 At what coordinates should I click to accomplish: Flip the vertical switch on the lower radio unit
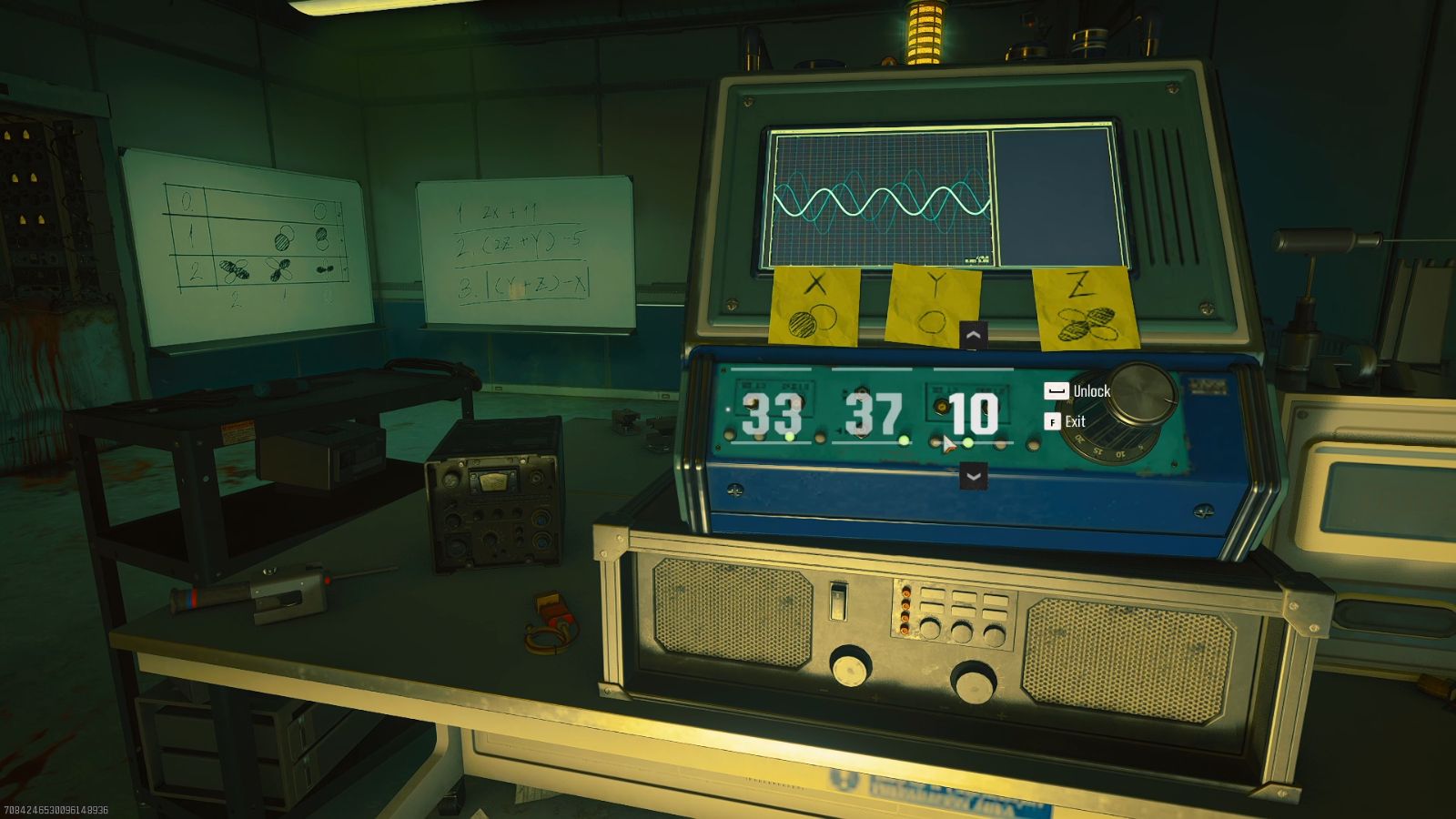(x=837, y=601)
